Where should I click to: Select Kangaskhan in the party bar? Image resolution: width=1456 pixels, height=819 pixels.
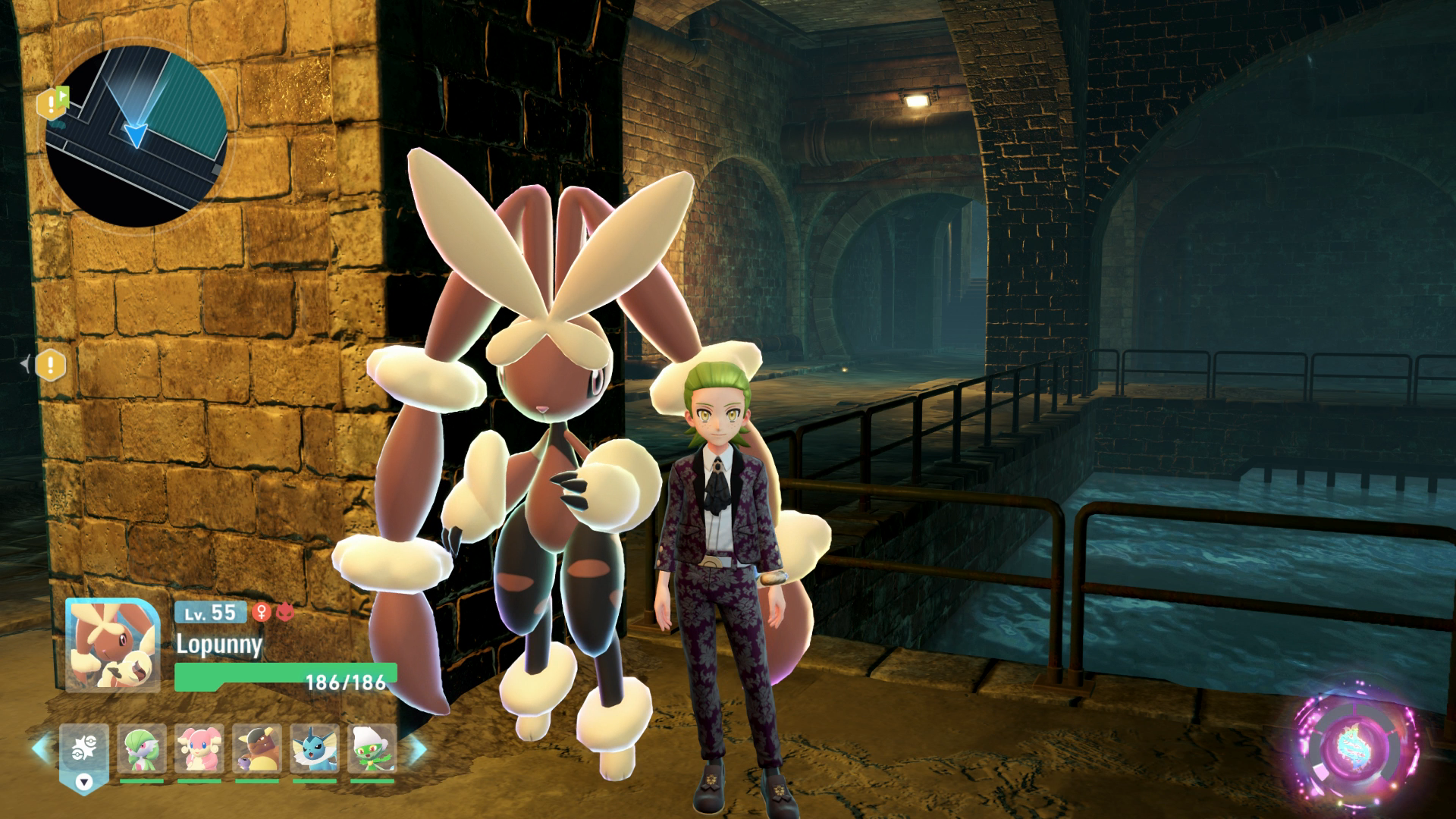pos(257,749)
